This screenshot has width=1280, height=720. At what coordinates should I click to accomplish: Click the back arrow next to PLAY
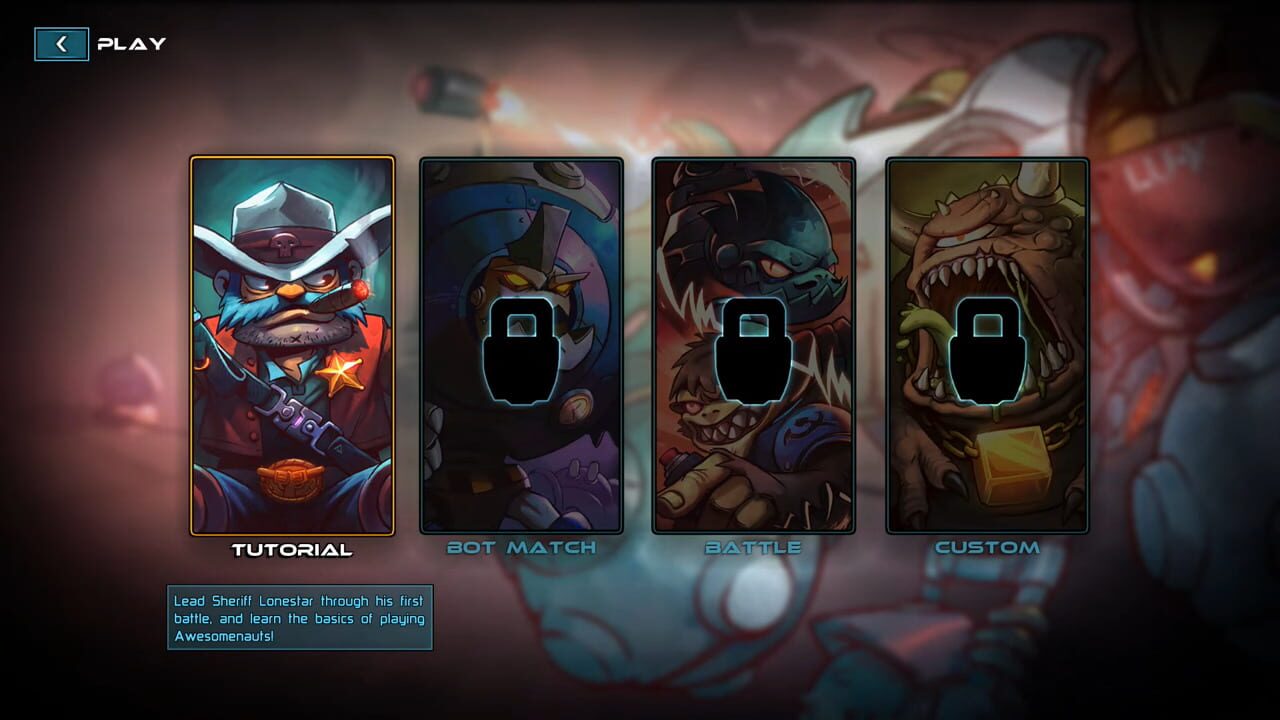60,44
